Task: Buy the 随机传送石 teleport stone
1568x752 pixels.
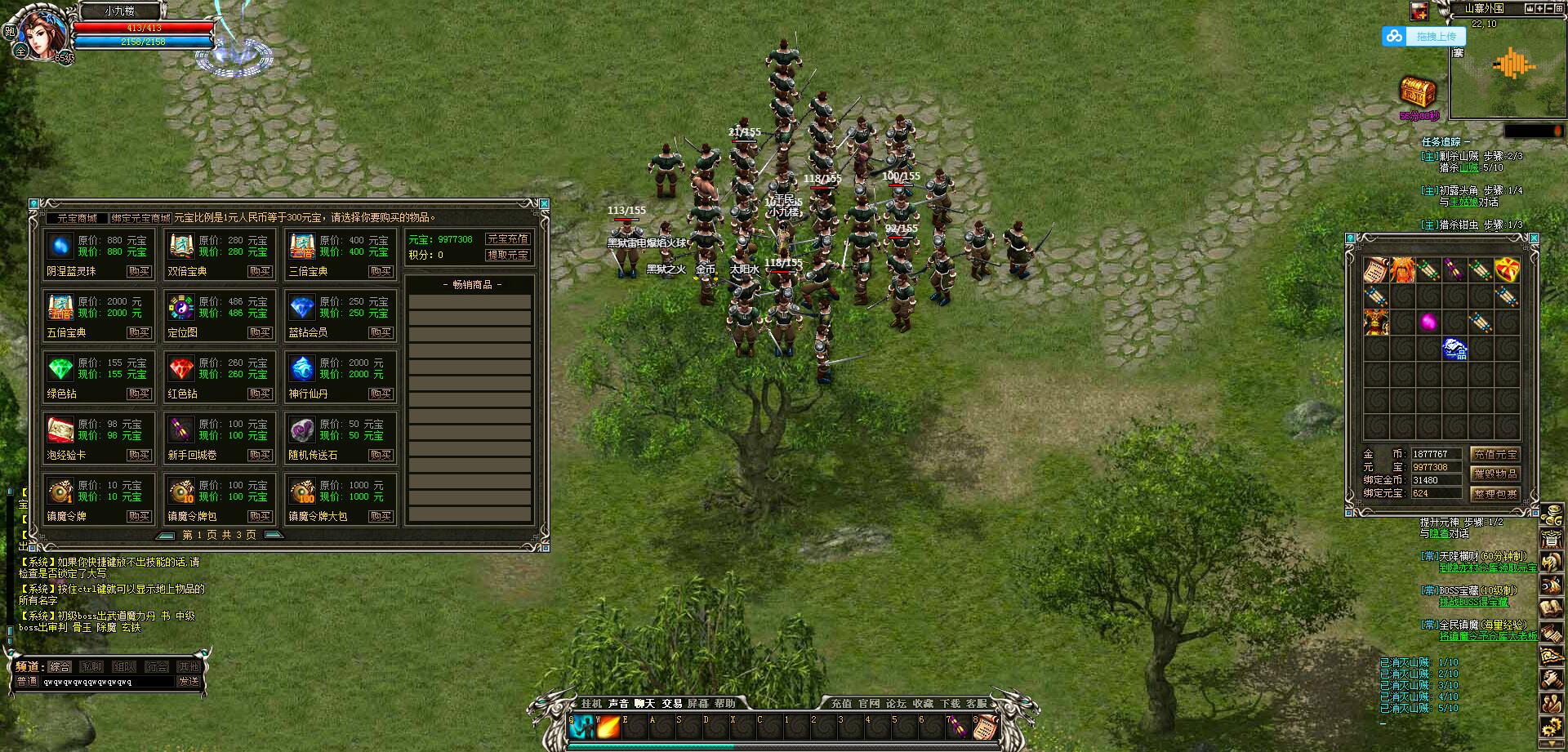Action: 381,455
